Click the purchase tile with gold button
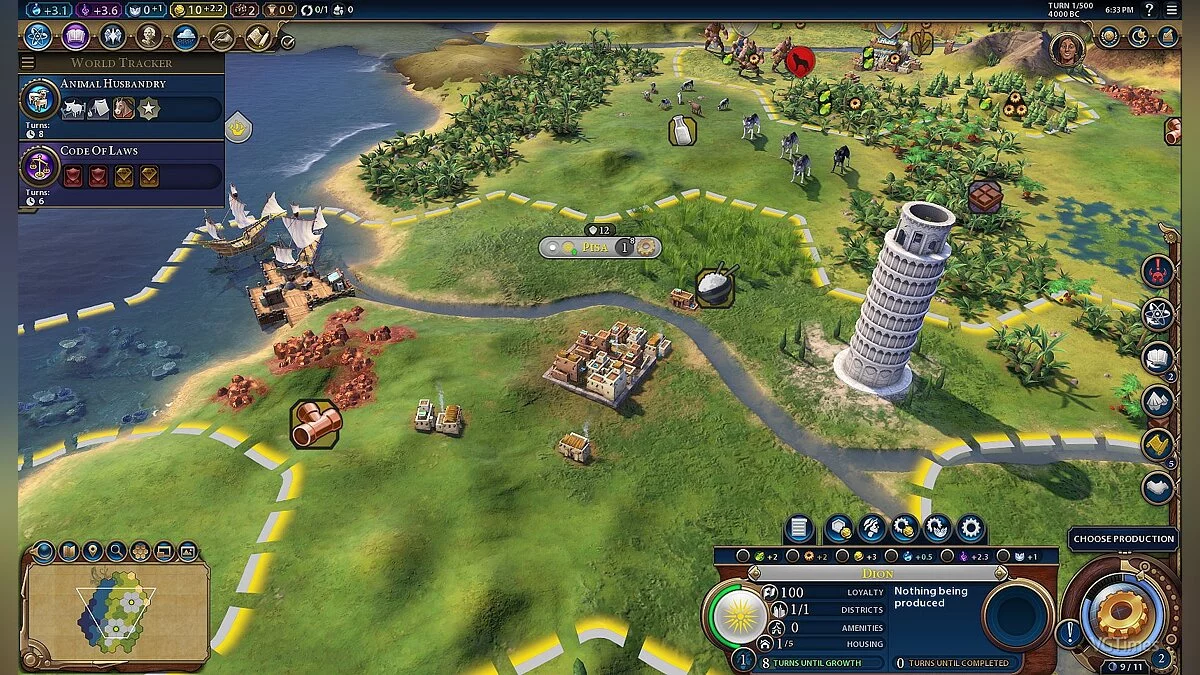Screen dimensions: 1200x675 point(838,528)
